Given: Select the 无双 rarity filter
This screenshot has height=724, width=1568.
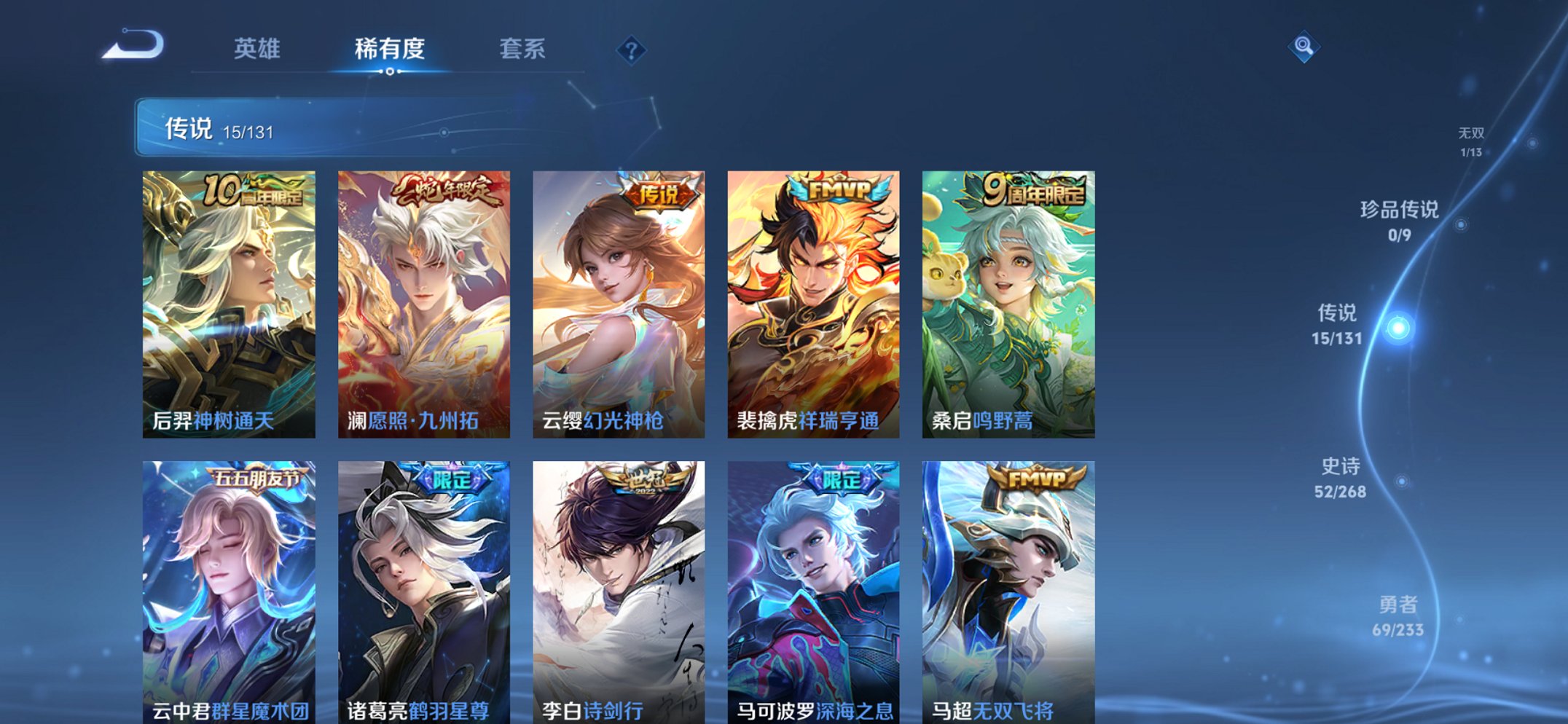Looking at the screenshot, I should (x=1473, y=140).
